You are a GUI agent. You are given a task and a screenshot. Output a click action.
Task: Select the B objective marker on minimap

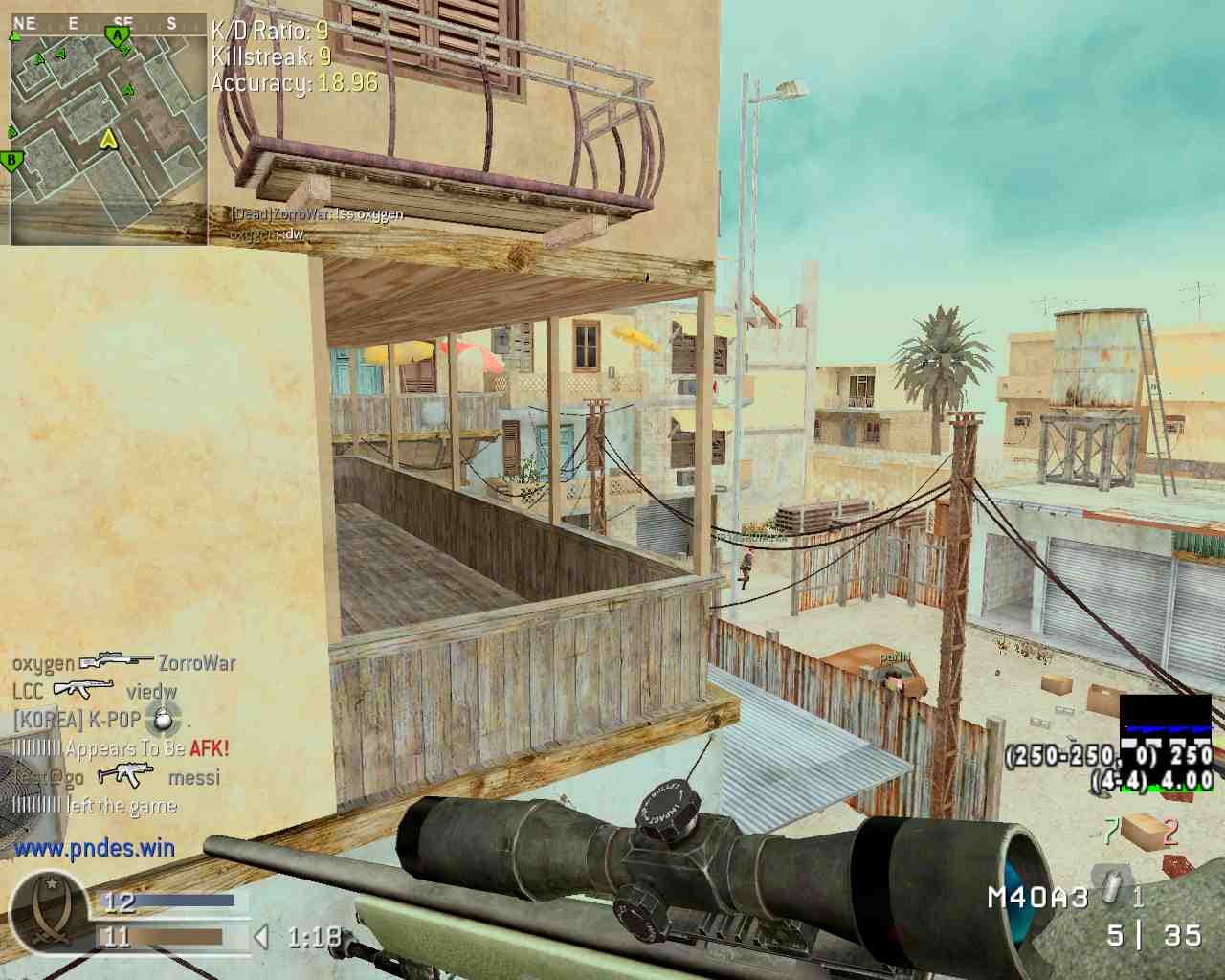click(12, 160)
